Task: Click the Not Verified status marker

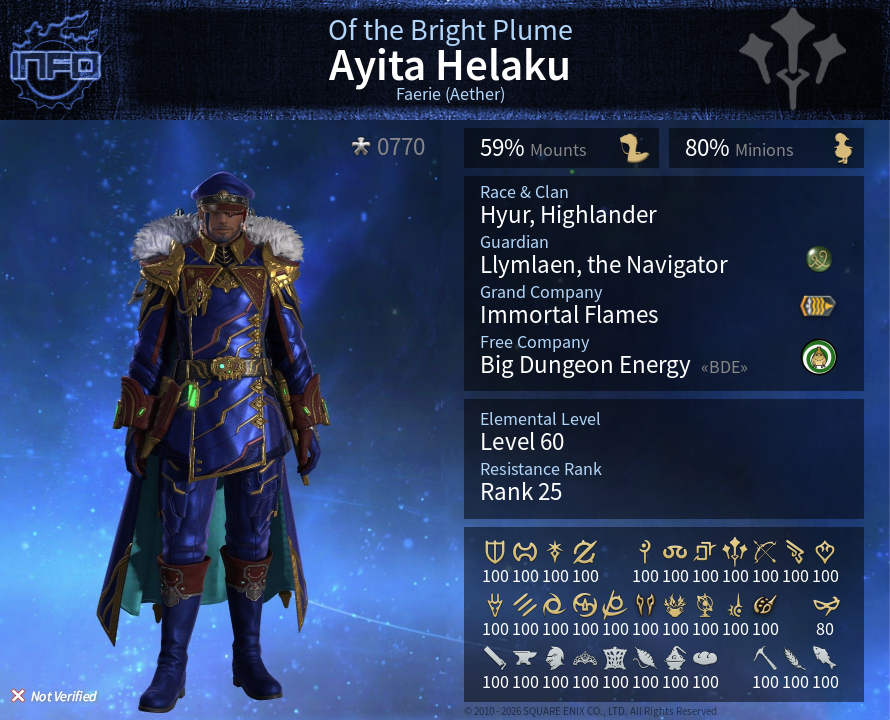Action: (x=54, y=696)
